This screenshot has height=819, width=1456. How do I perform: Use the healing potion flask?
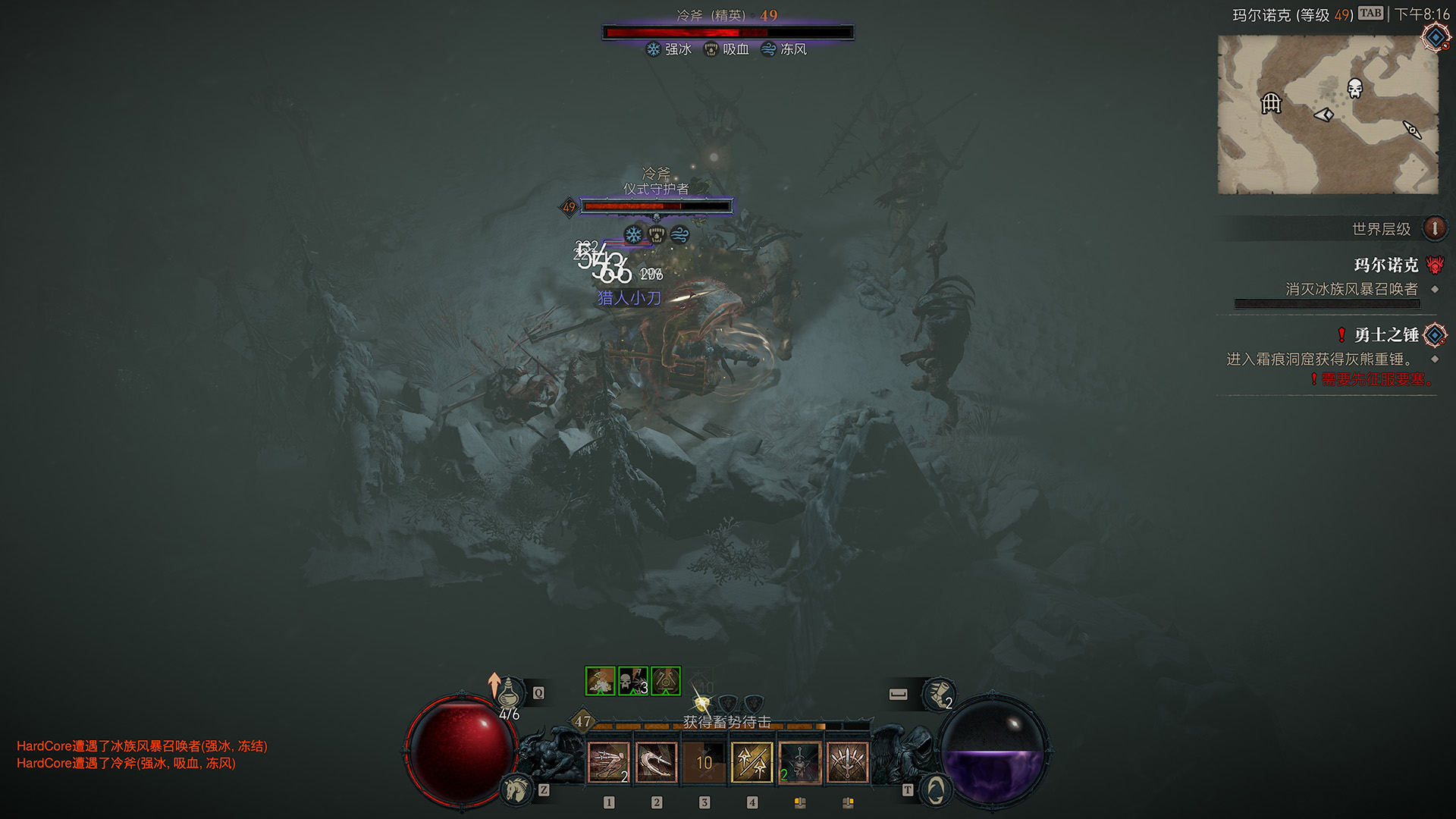coord(510,693)
